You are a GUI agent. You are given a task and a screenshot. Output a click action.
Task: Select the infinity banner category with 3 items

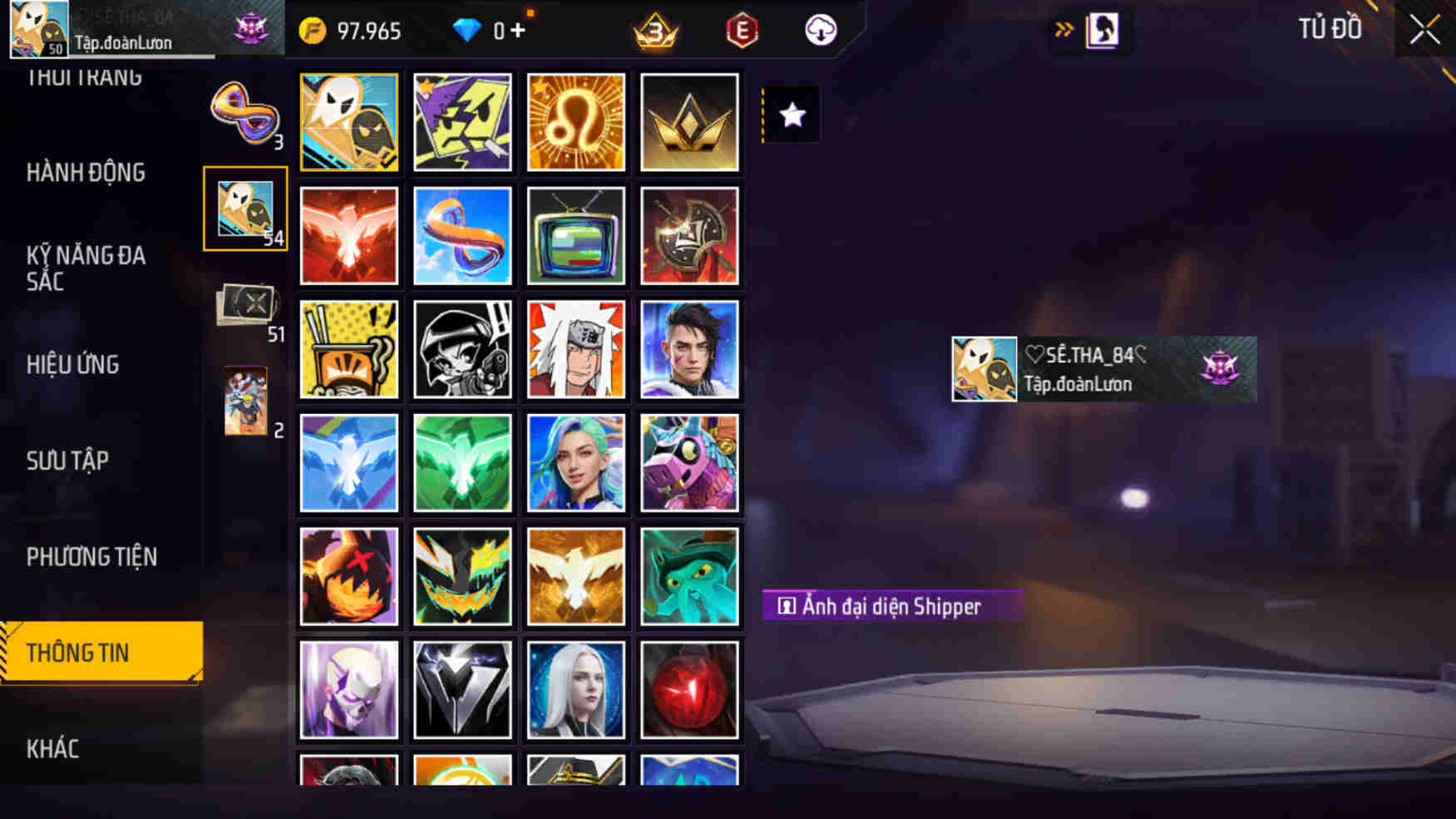pos(245,116)
